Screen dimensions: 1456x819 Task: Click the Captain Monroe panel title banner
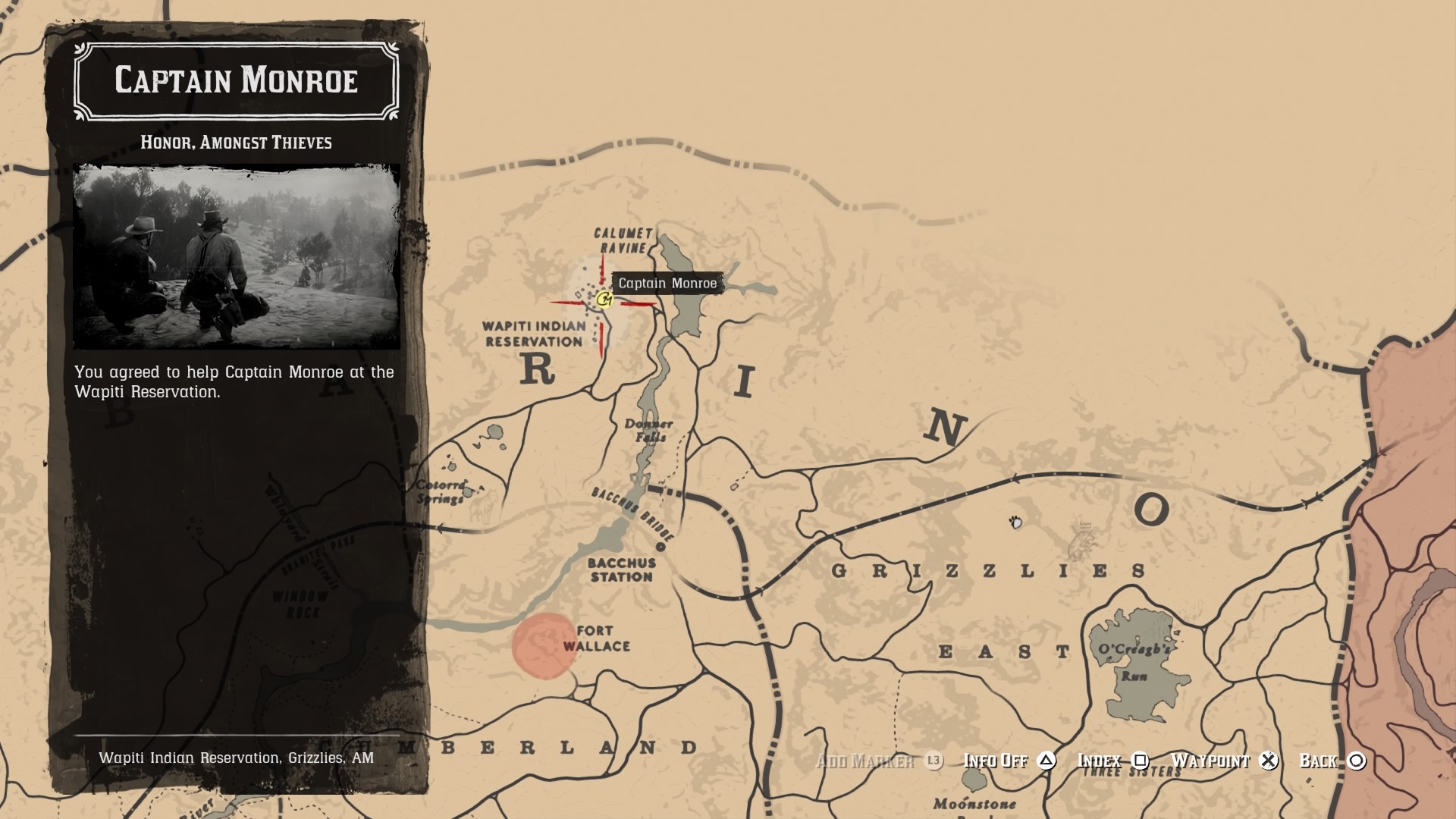(x=236, y=81)
